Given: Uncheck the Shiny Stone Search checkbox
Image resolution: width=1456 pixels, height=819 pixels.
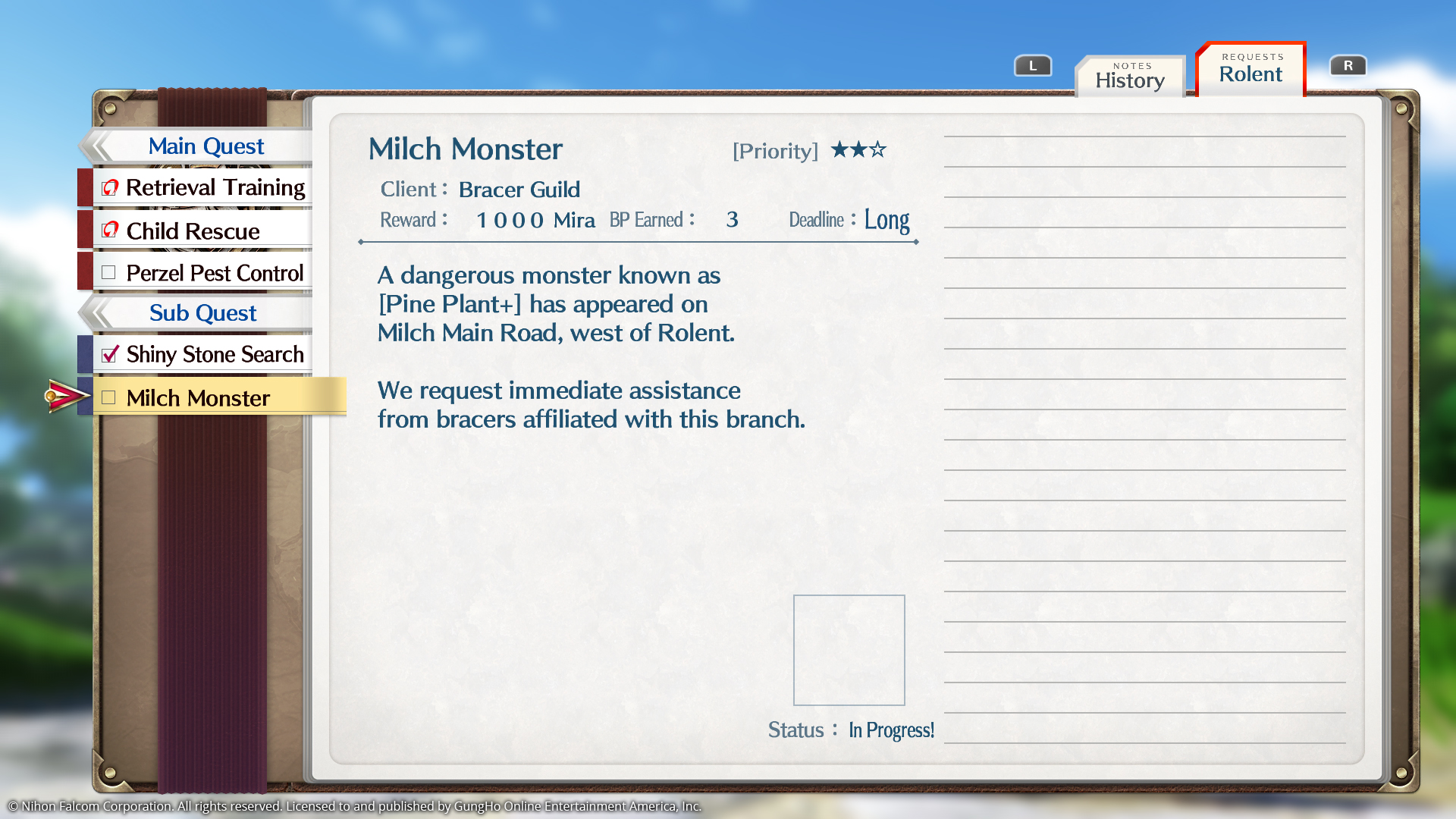Looking at the screenshot, I should [108, 354].
